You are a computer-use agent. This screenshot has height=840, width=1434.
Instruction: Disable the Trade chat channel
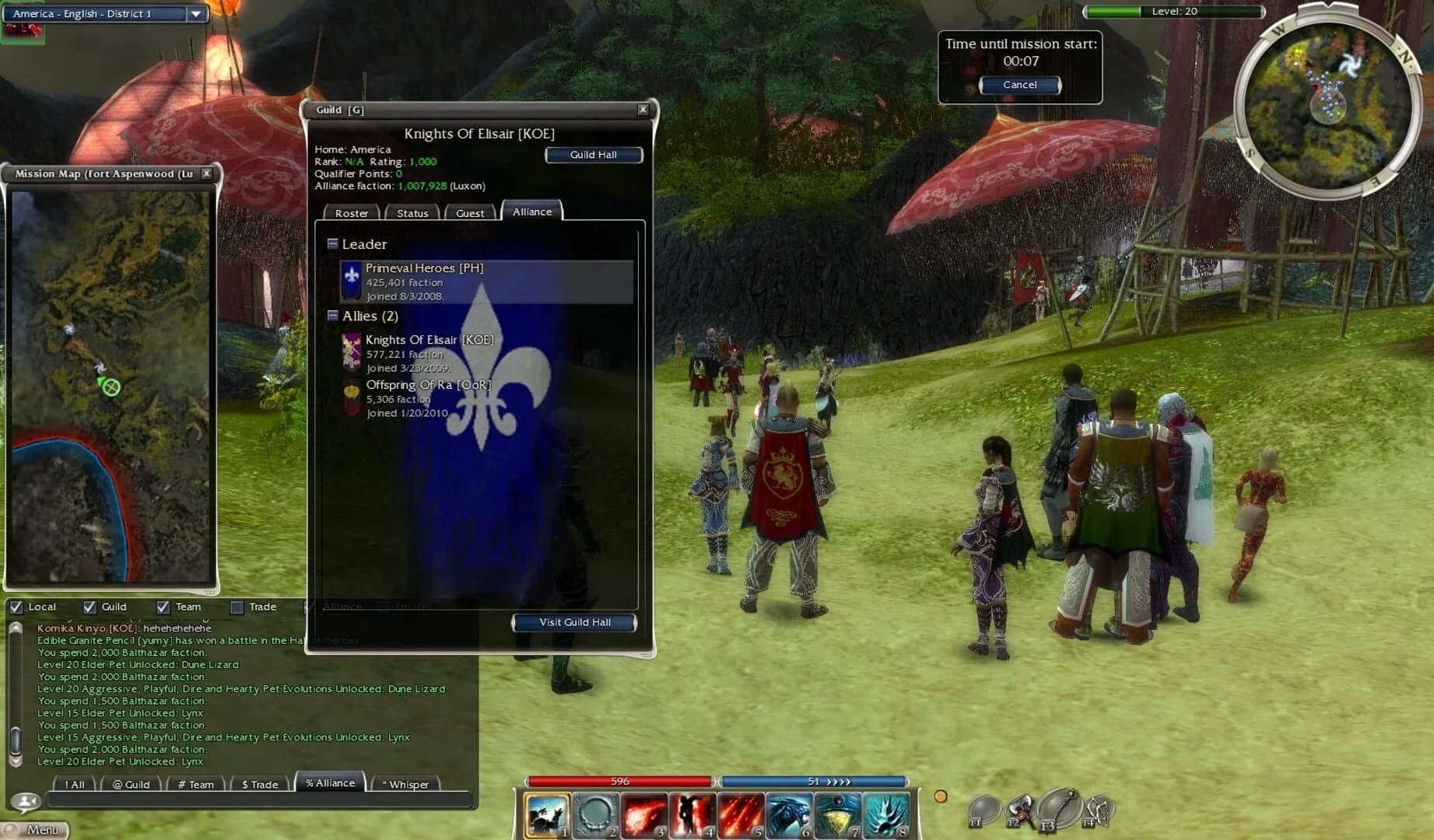tap(236, 607)
